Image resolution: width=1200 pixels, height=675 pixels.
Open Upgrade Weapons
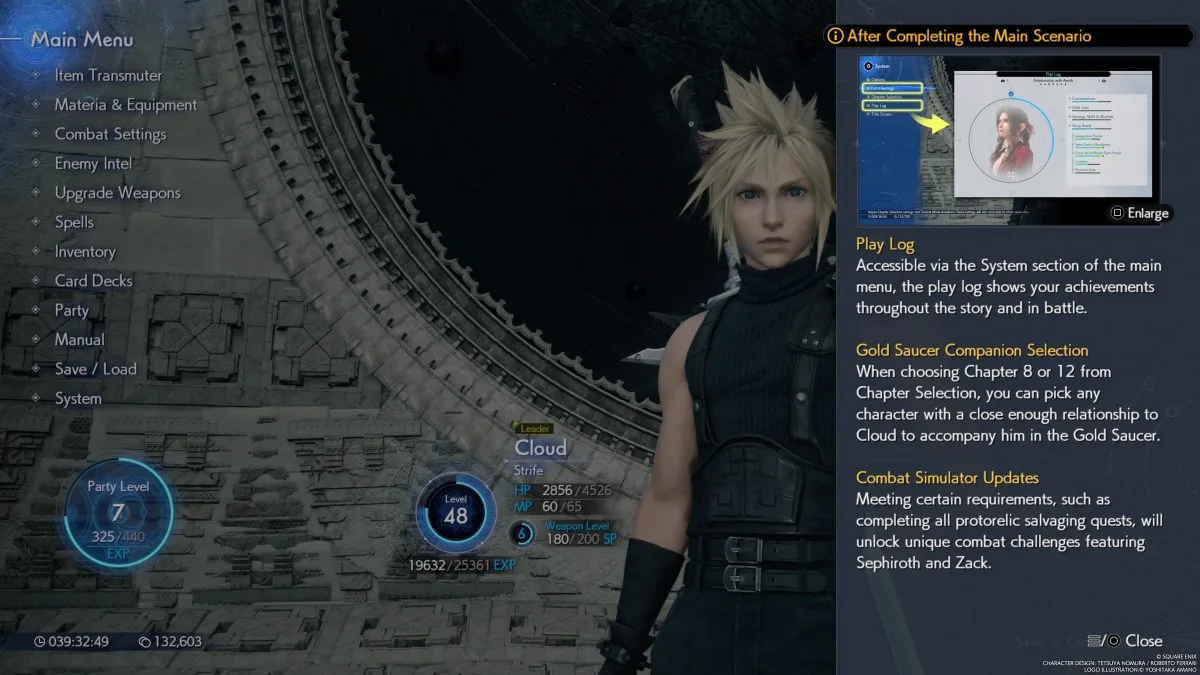(117, 193)
